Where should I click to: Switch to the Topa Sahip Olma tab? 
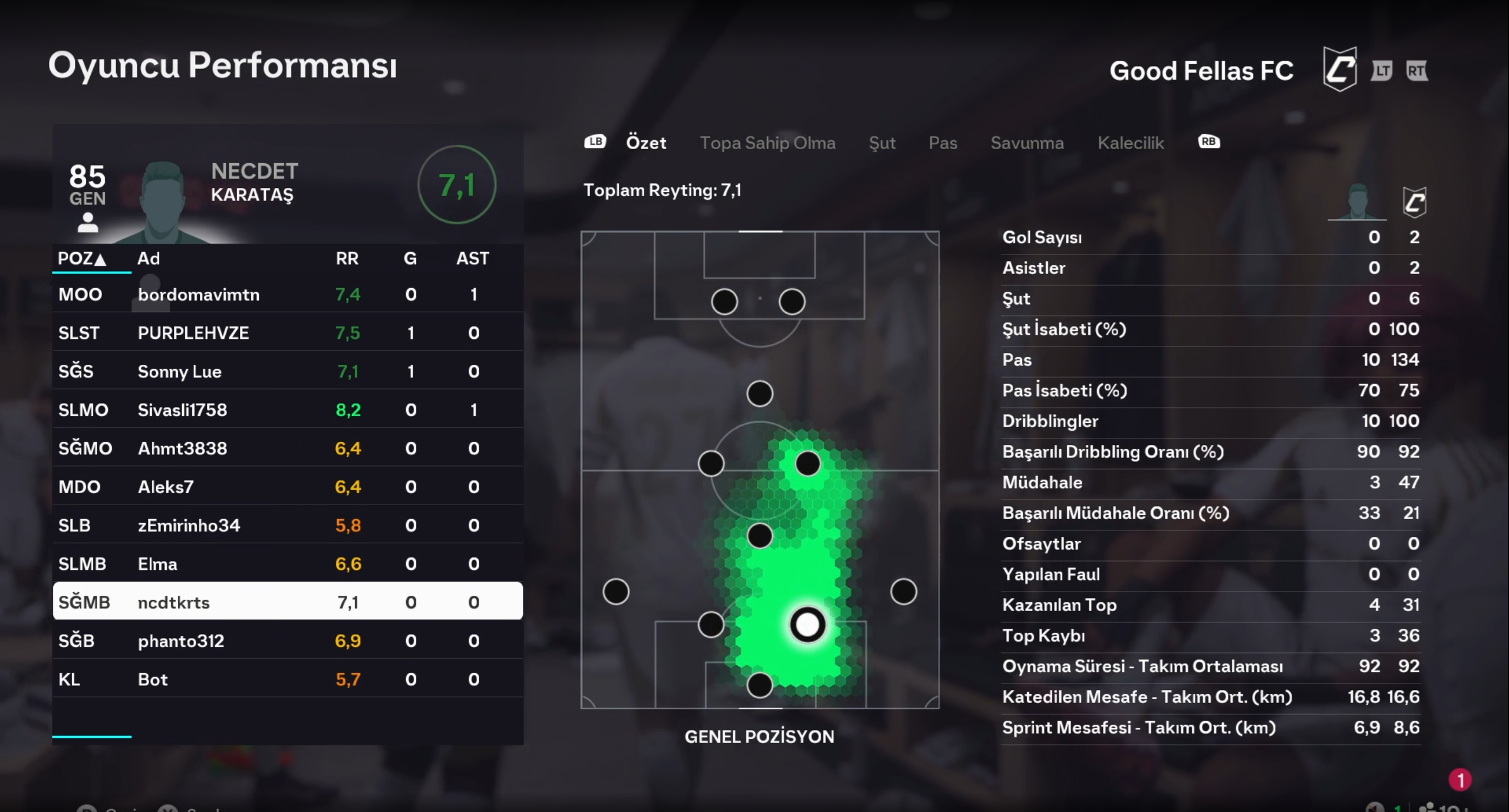click(x=767, y=143)
